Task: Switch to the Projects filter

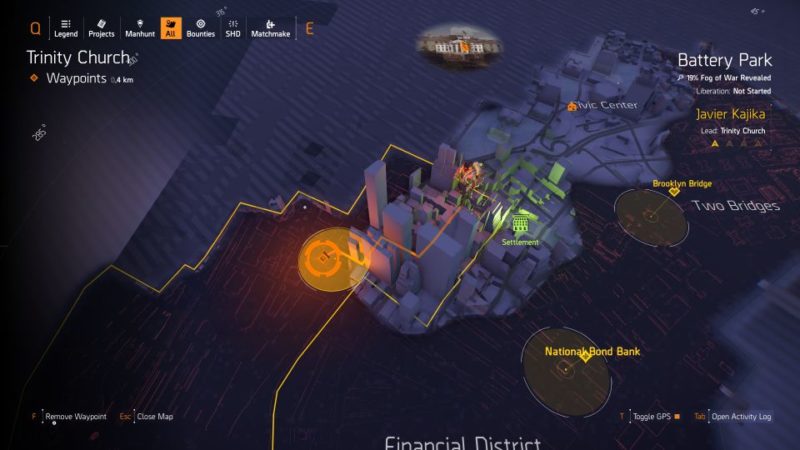Action: point(101,28)
